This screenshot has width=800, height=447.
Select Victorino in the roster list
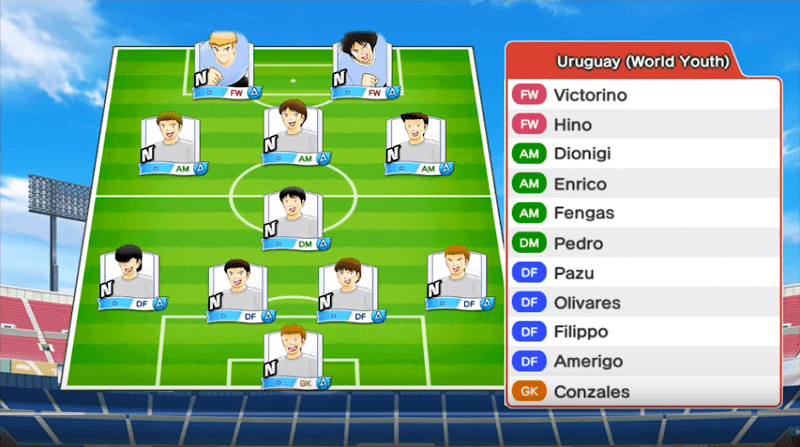point(642,95)
